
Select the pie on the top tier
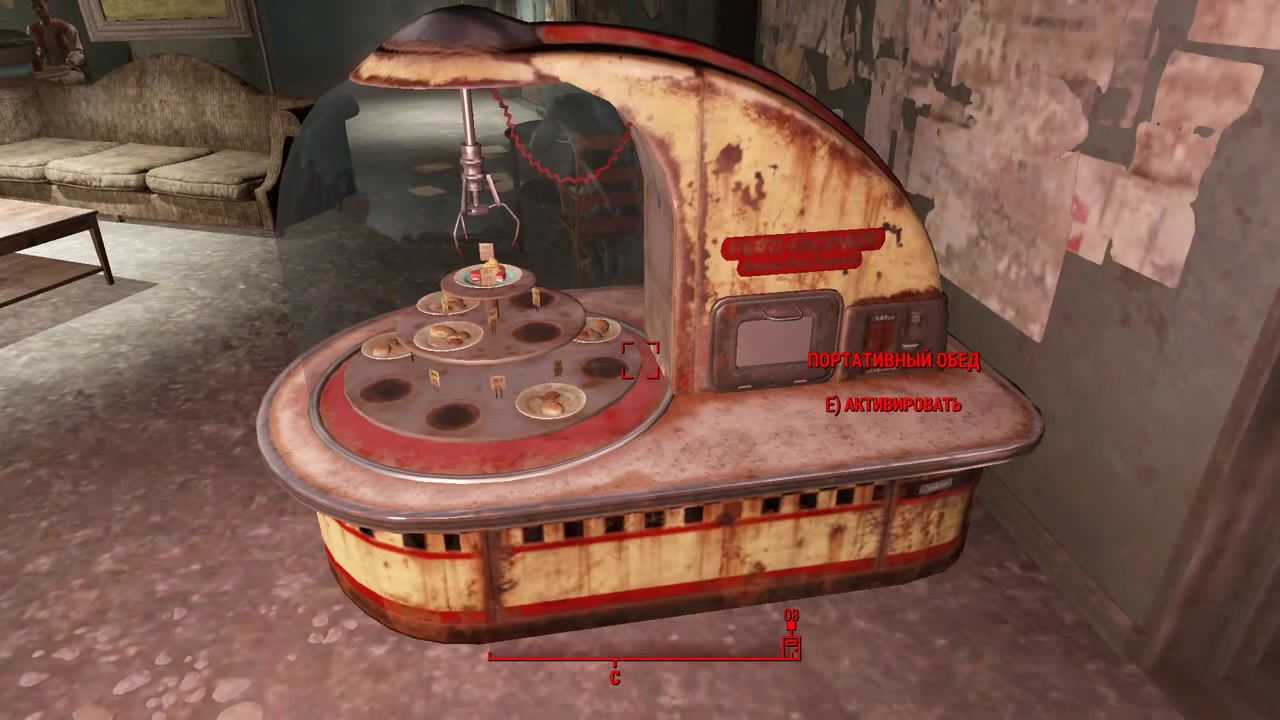coord(488,271)
